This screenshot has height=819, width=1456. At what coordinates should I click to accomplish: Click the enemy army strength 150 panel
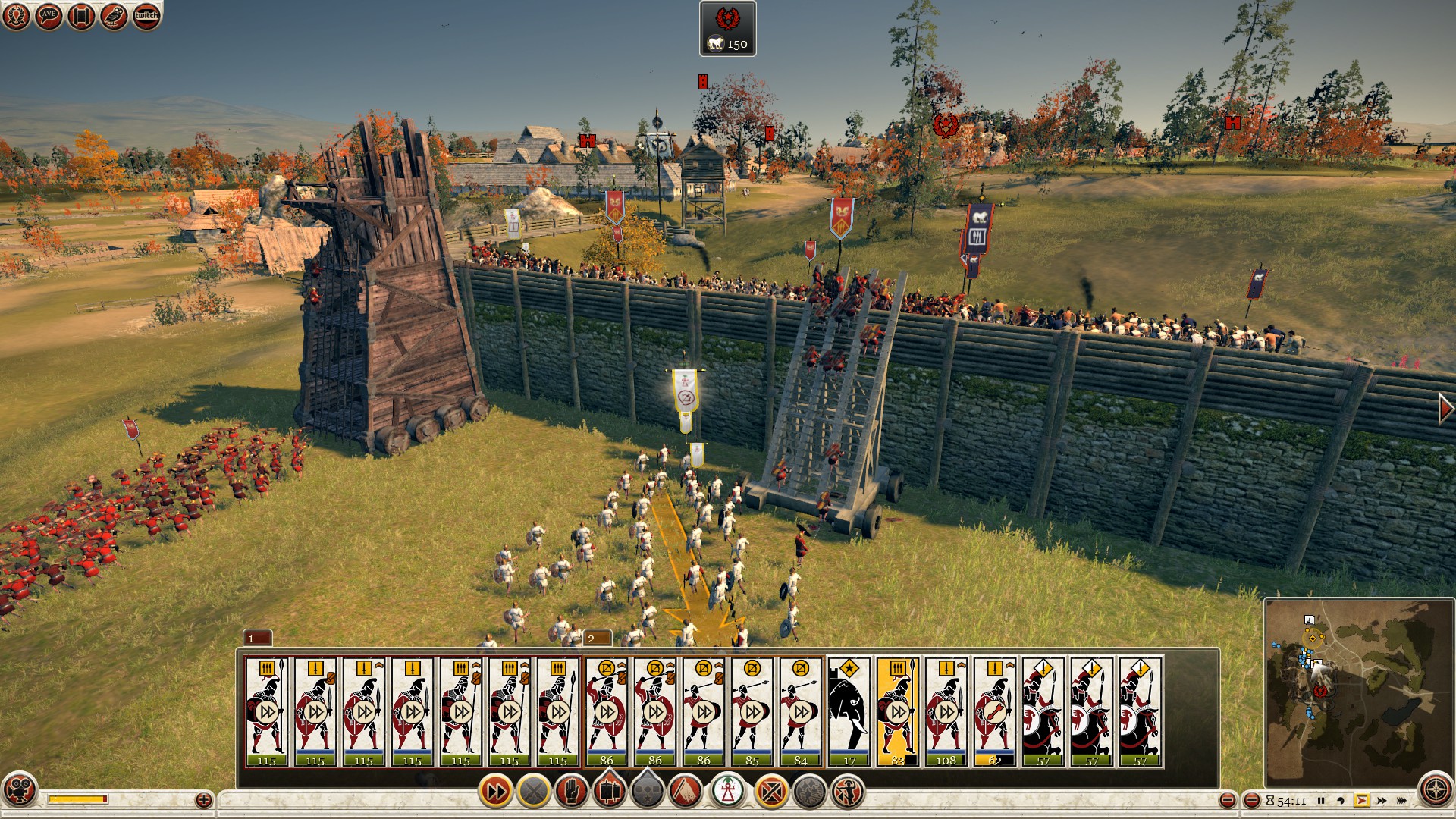pos(727,29)
